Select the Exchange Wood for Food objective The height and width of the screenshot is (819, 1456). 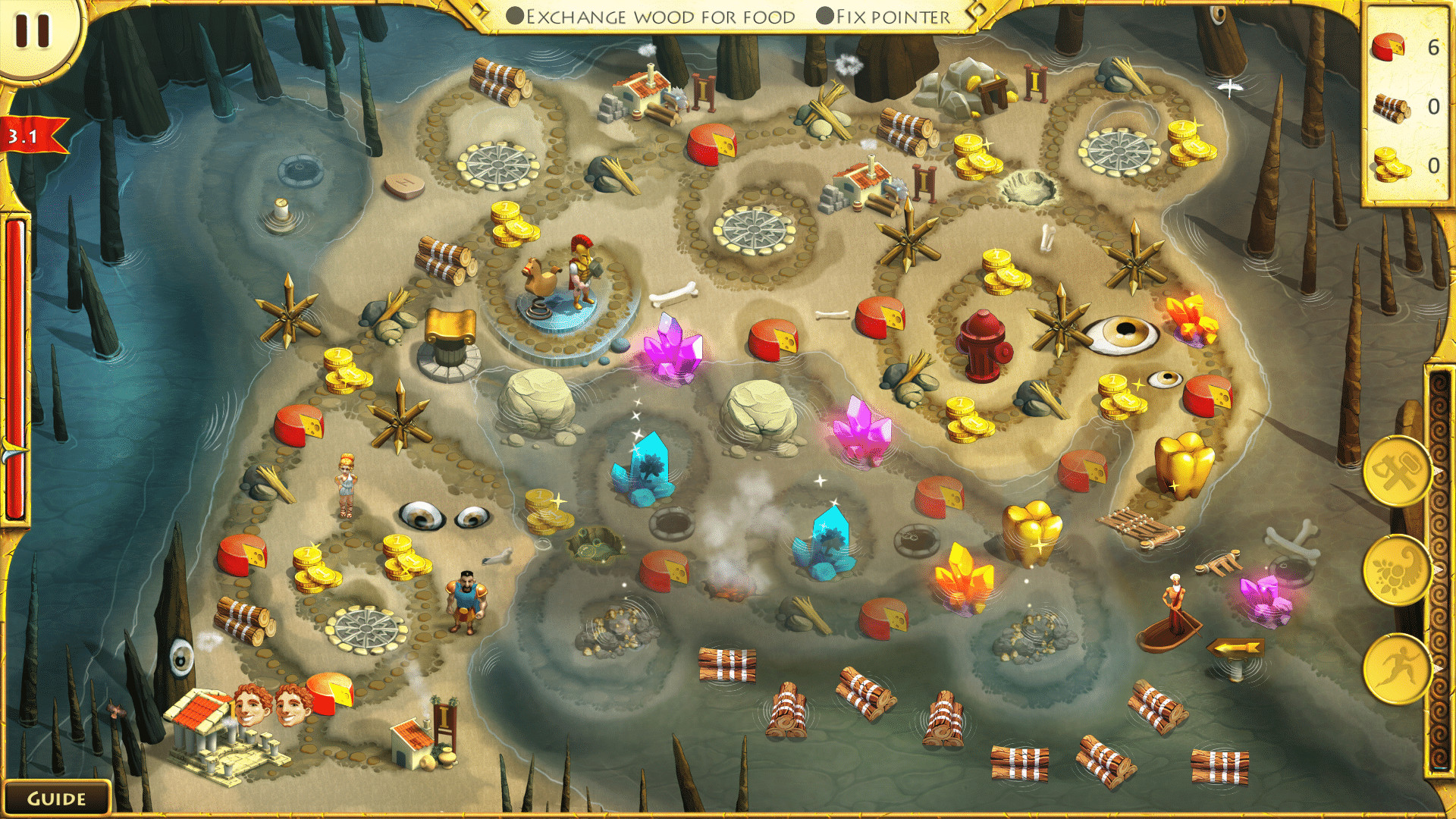tap(651, 17)
